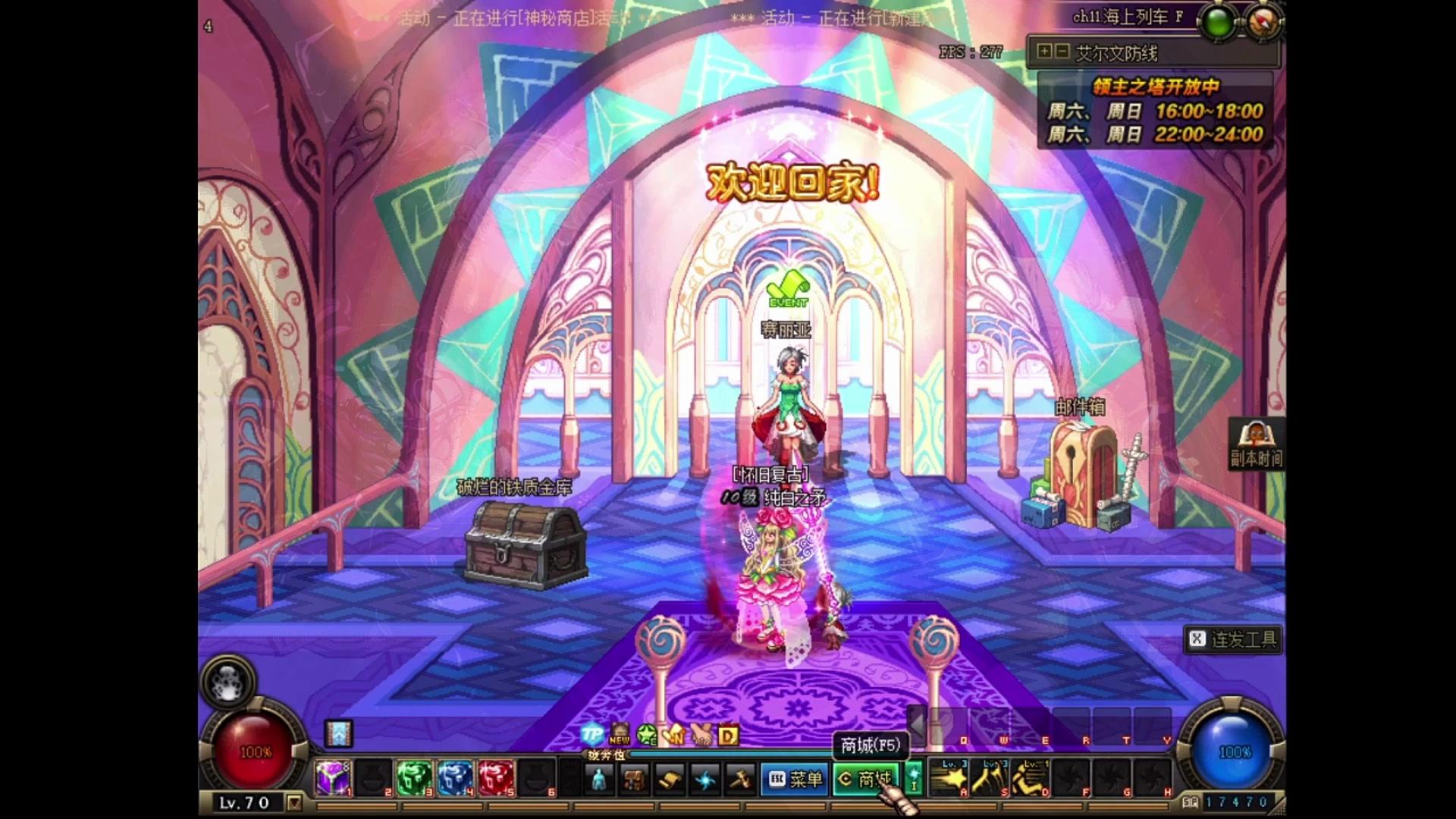This screenshot has height=819, width=1456.
Task: Open the blue swirl skill window icon
Action: tap(705, 779)
